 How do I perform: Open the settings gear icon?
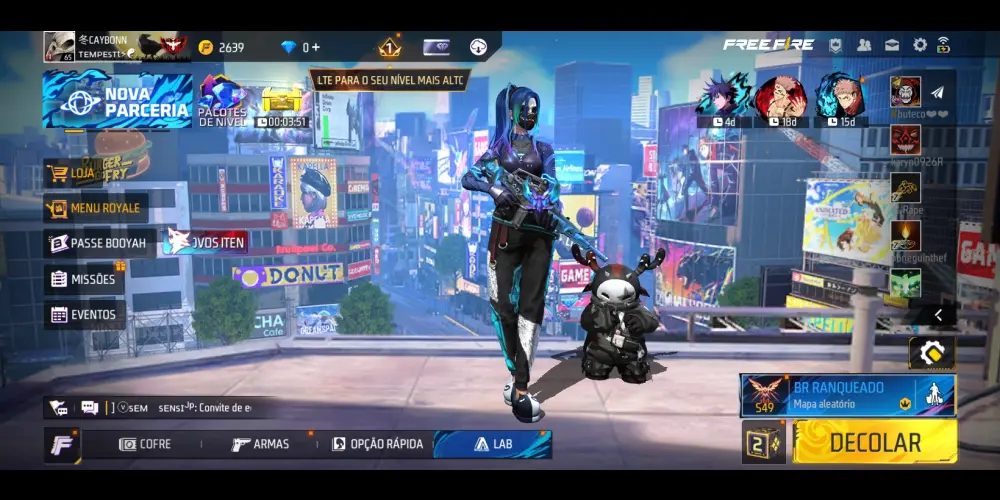pos(919,45)
